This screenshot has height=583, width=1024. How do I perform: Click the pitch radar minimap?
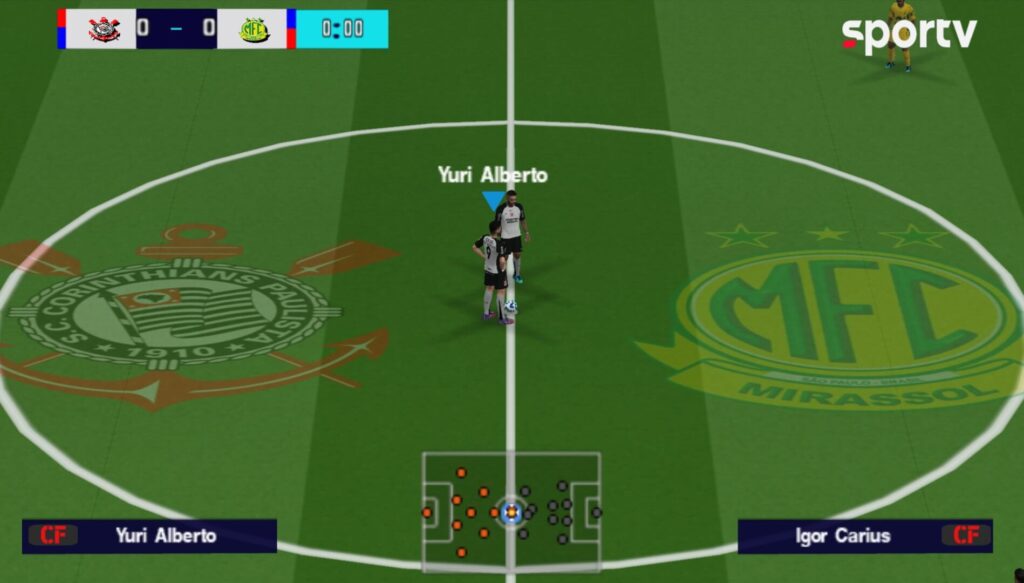pos(511,511)
